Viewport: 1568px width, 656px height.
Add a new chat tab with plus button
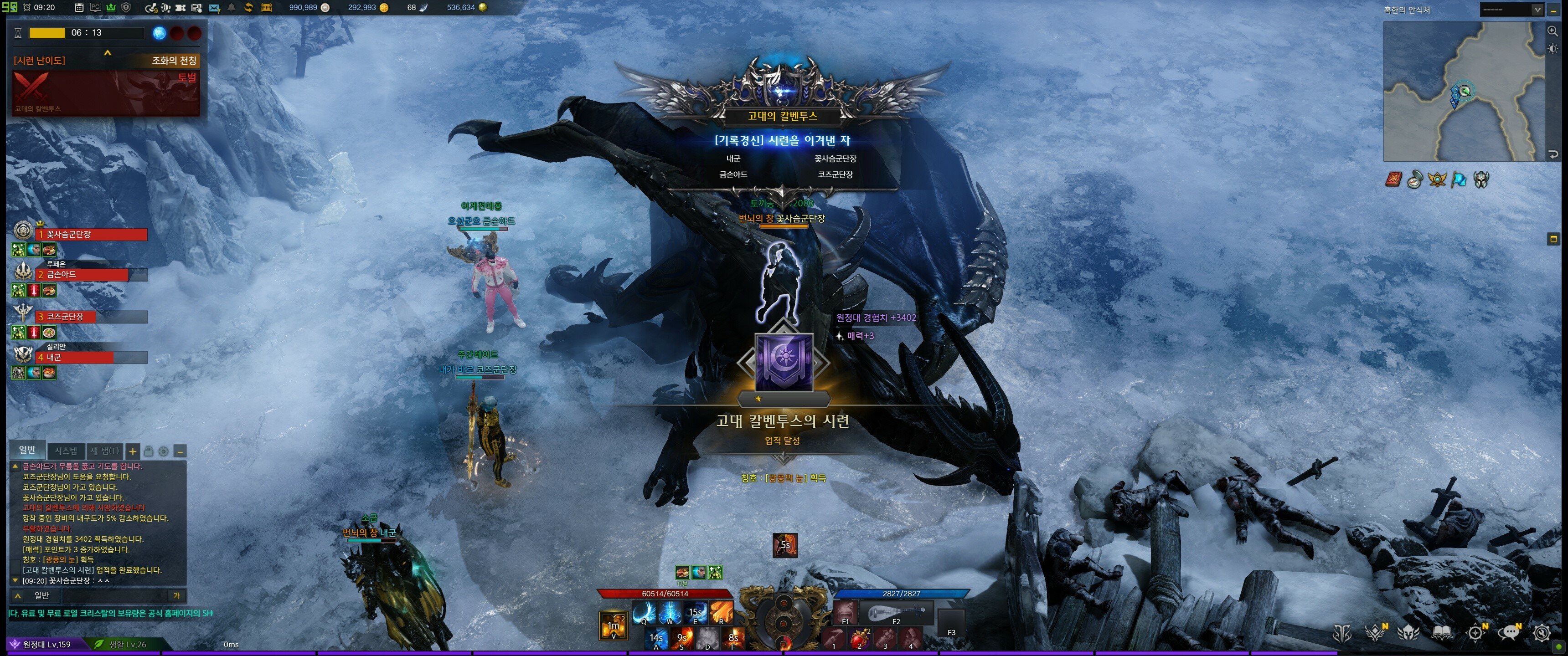132,451
